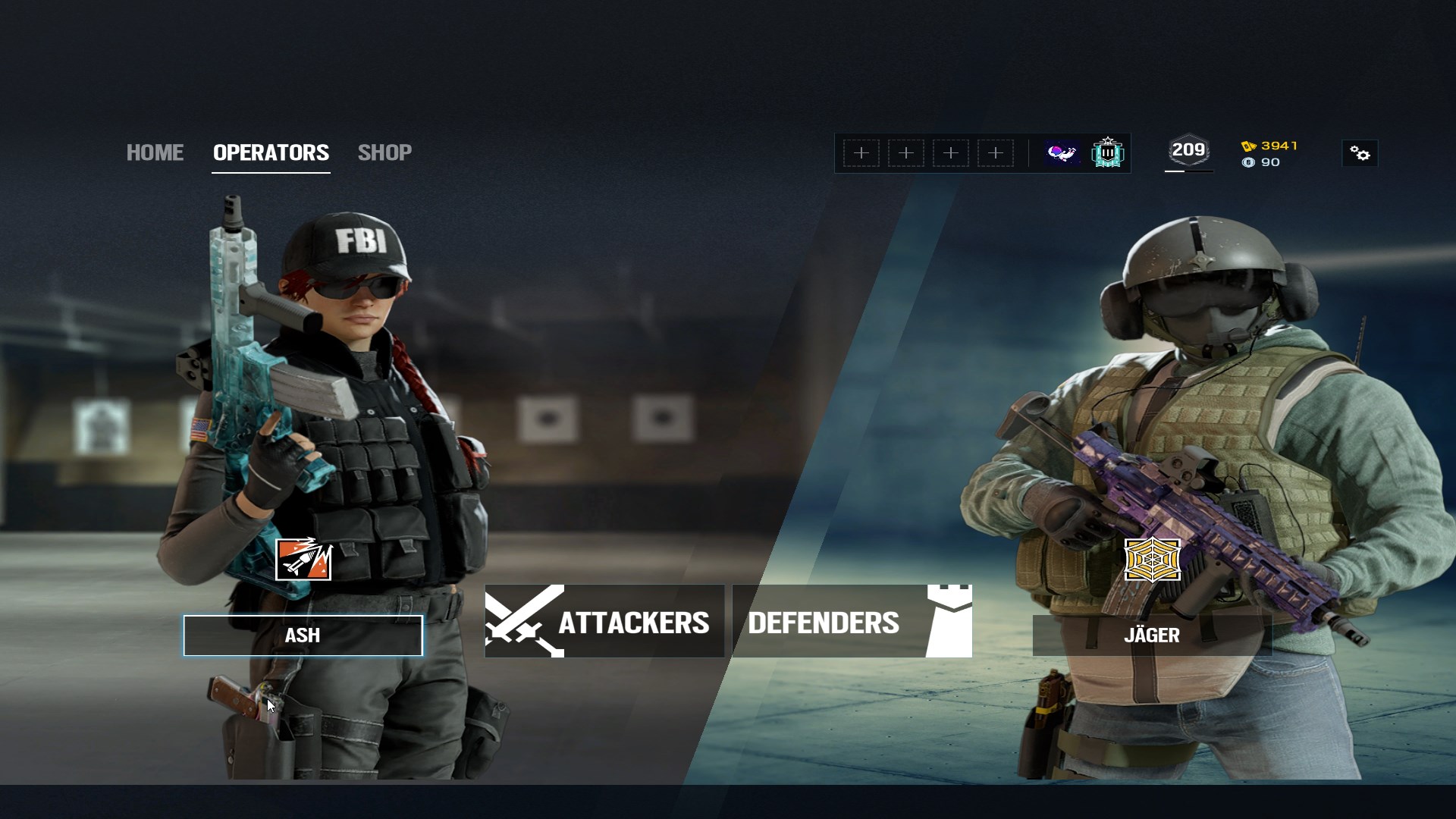Image resolution: width=1456 pixels, height=819 pixels.
Task: Click Jäger's spider web ability icon
Action: click(x=1152, y=560)
